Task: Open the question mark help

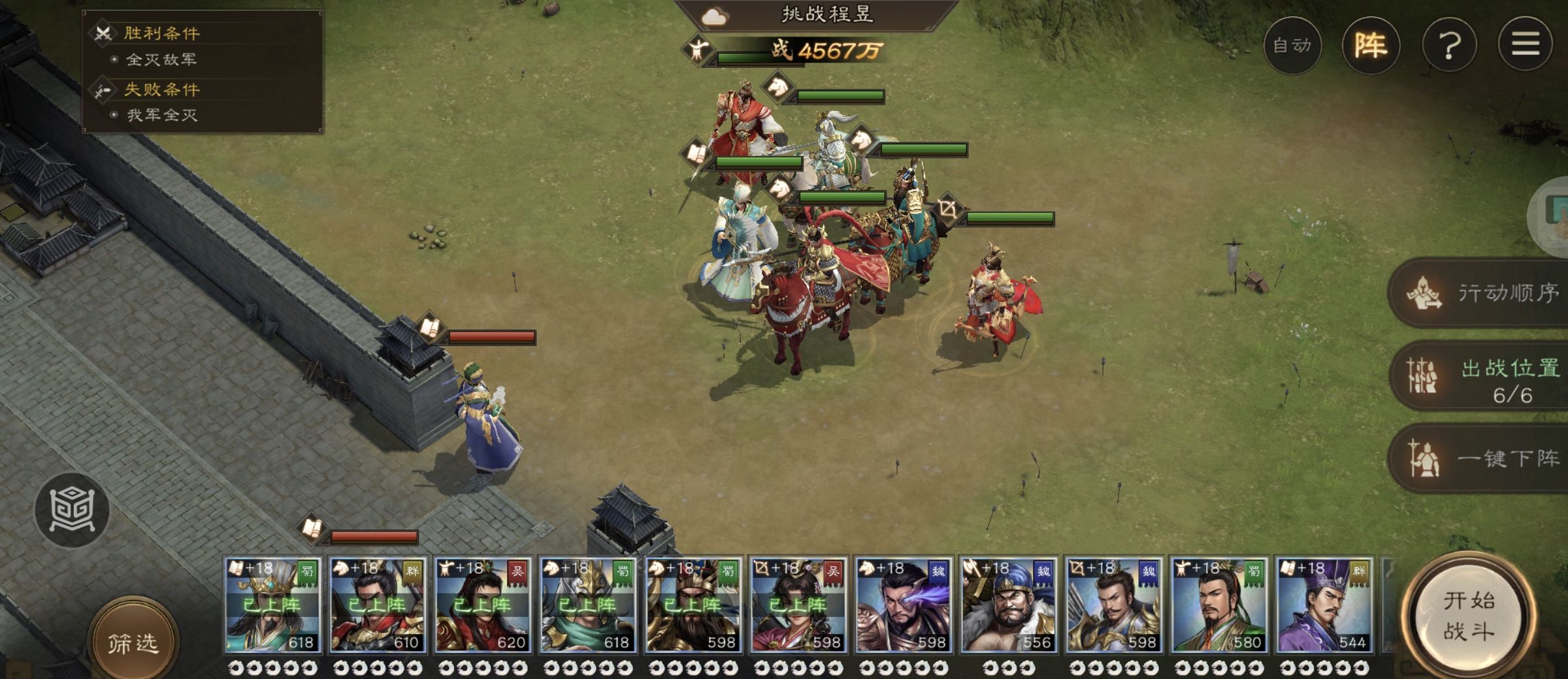Action: pyautogui.click(x=1449, y=45)
